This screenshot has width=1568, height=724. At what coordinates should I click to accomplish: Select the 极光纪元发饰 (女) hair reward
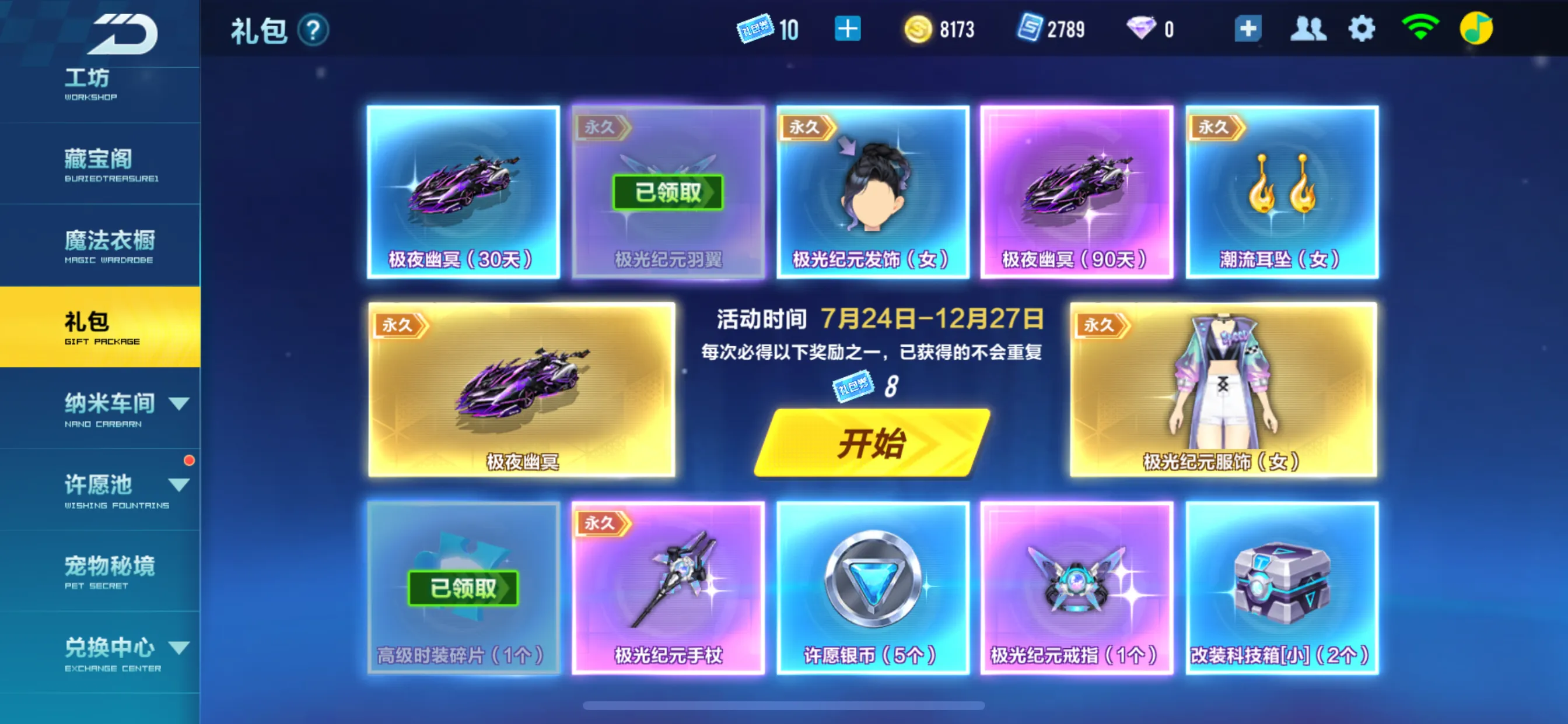point(872,192)
